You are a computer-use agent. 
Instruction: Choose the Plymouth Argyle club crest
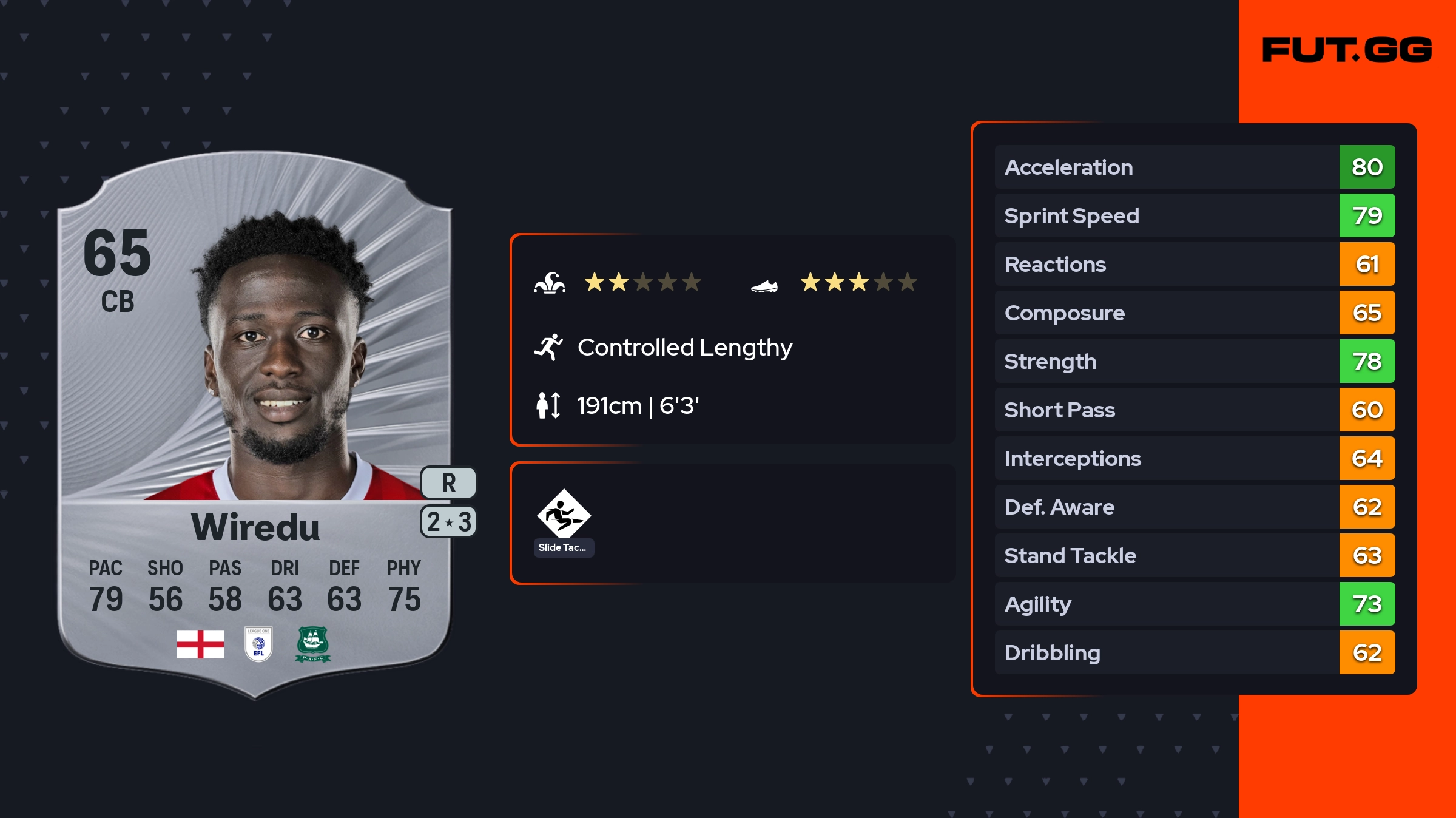point(312,644)
